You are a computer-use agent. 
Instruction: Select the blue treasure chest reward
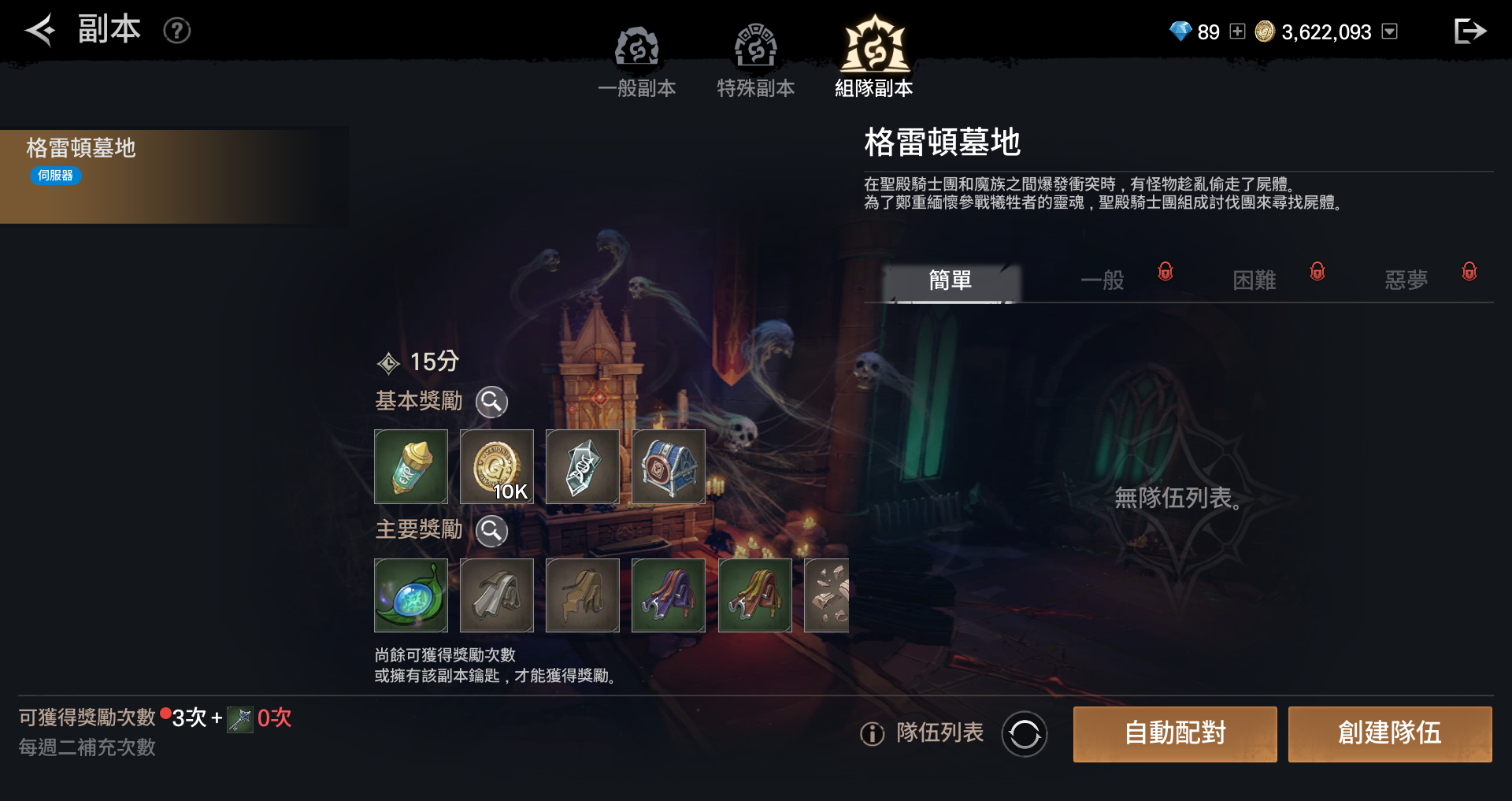[668, 466]
